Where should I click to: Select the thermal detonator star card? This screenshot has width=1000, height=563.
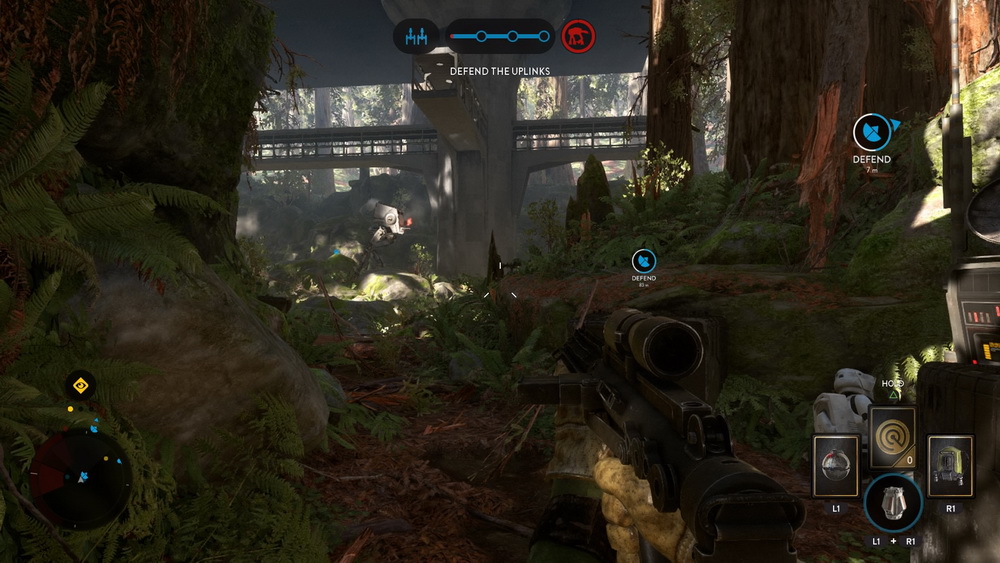[836, 466]
